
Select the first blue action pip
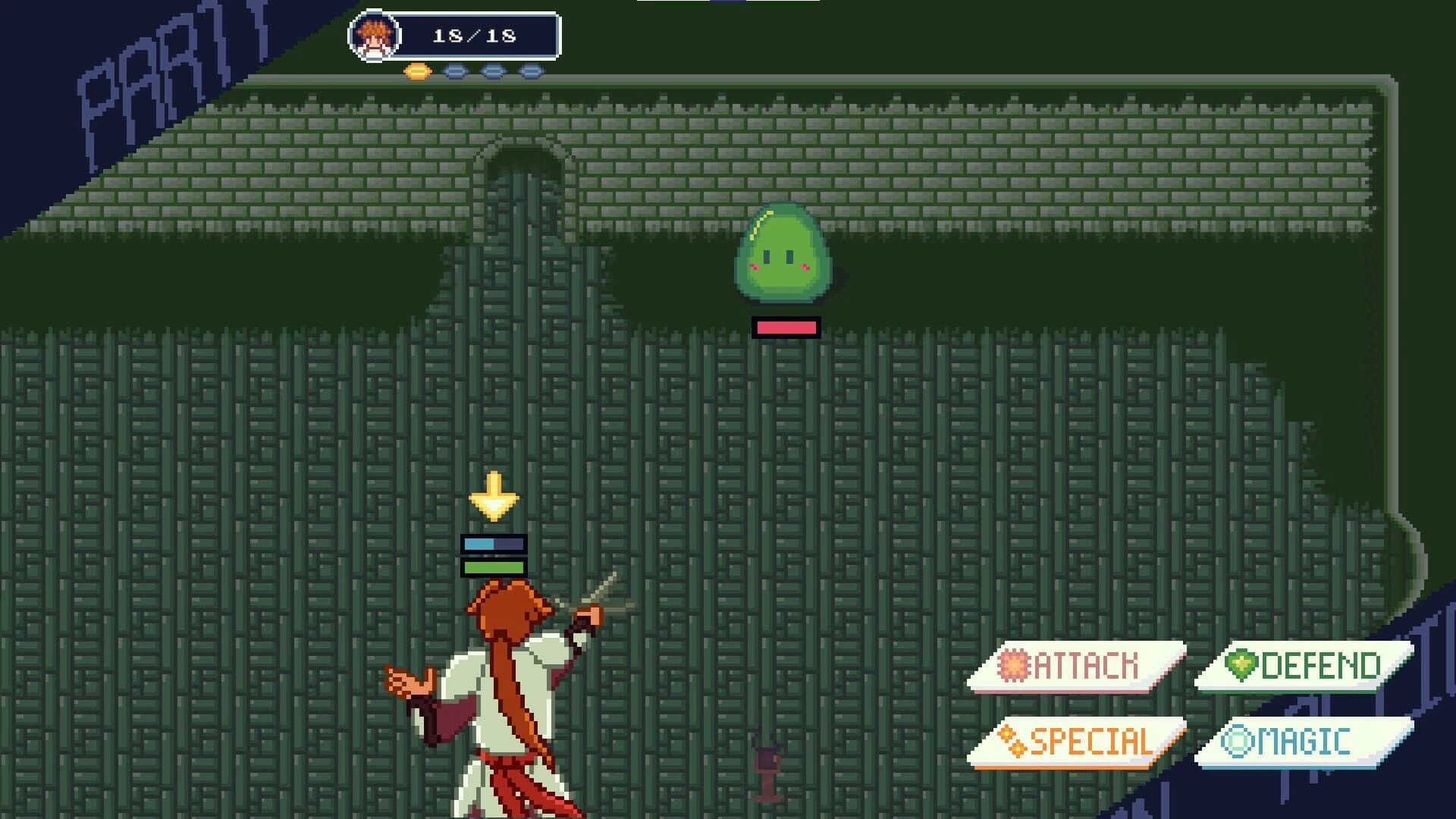coord(455,70)
